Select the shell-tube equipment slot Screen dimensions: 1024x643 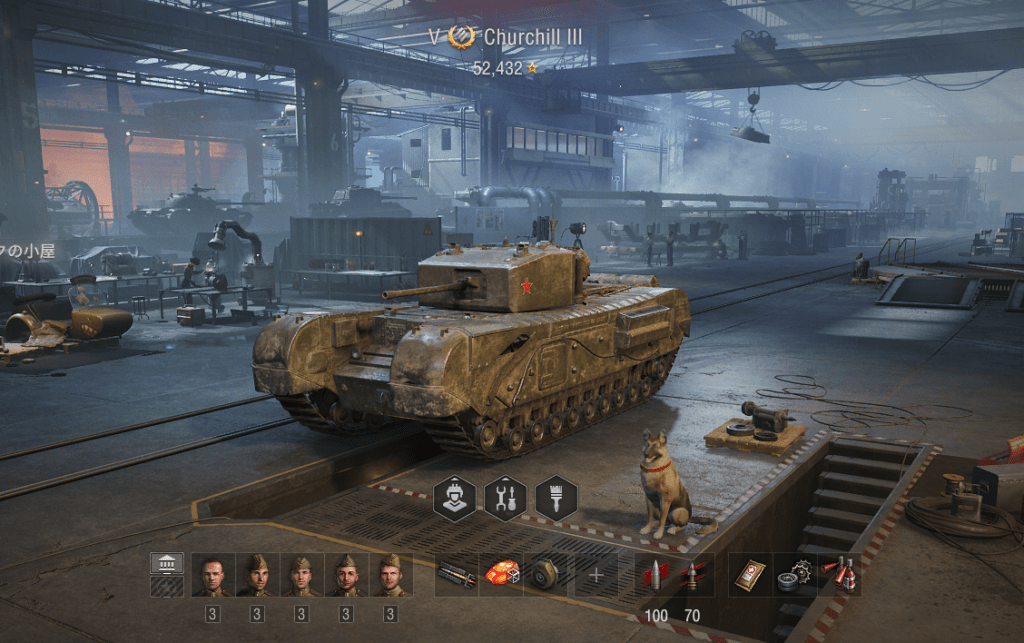[456, 575]
